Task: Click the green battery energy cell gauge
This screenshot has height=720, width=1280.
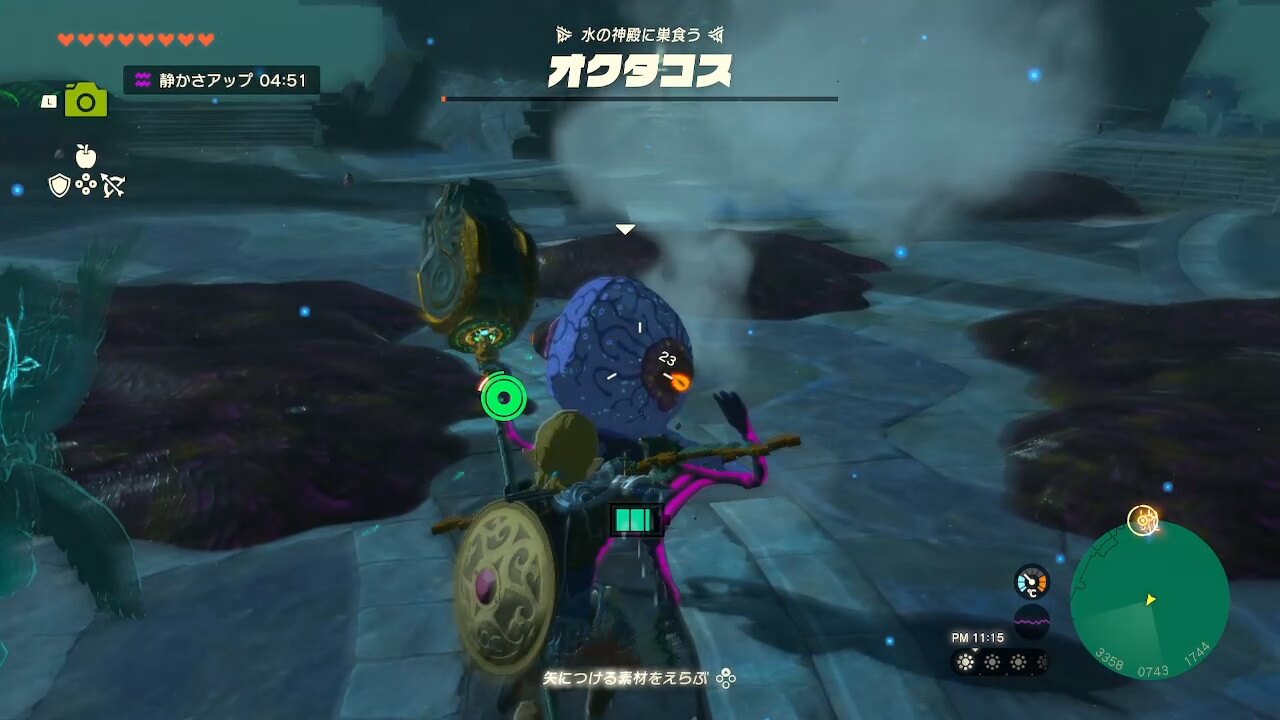Action: [636, 520]
